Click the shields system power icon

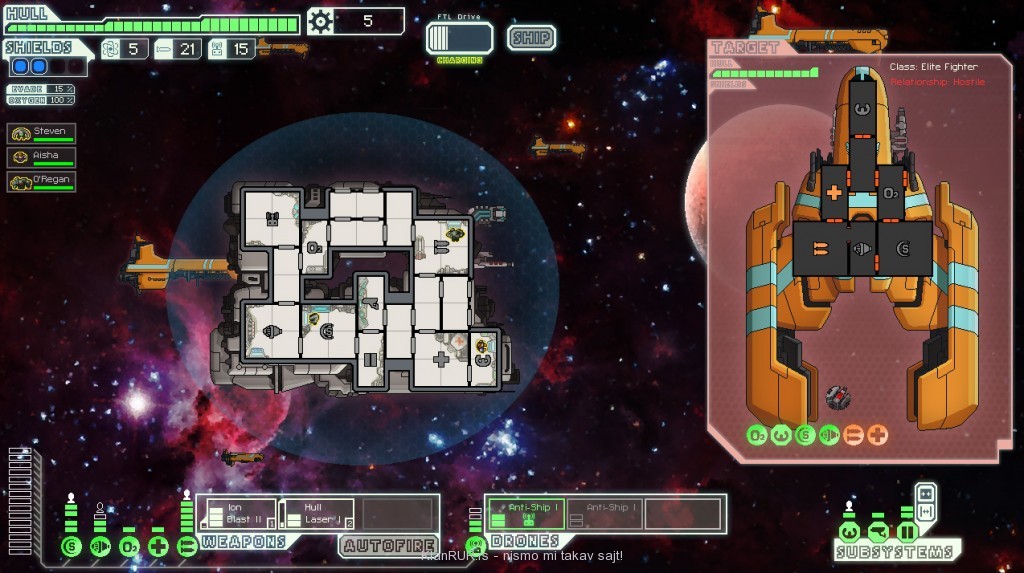(71, 546)
